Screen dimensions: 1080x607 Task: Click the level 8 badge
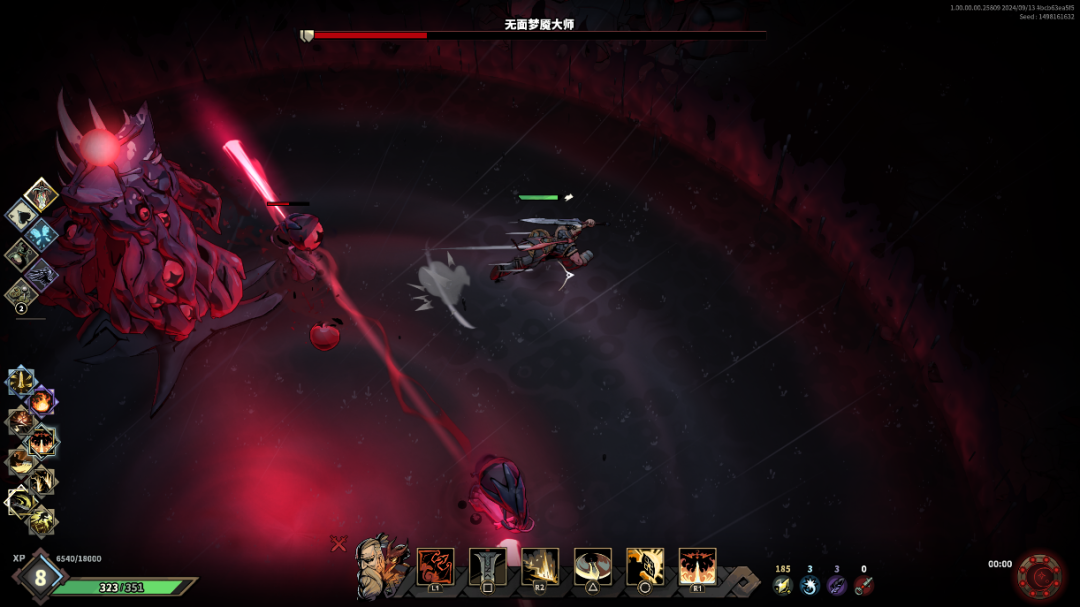[x=40, y=577]
